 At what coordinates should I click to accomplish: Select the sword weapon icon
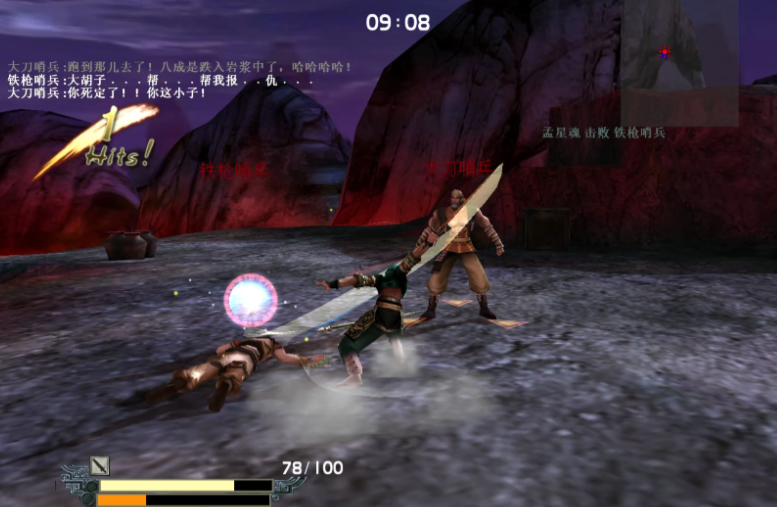[100, 465]
